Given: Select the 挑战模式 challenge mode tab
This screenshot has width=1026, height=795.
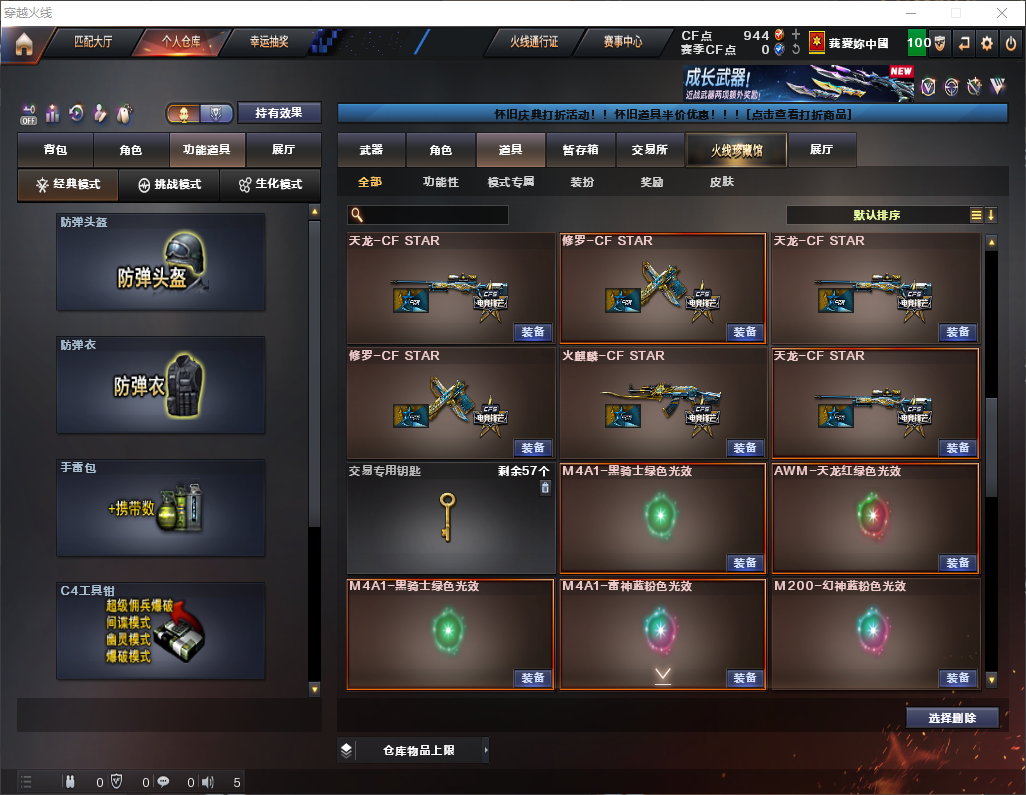Looking at the screenshot, I should pyautogui.click(x=170, y=185).
